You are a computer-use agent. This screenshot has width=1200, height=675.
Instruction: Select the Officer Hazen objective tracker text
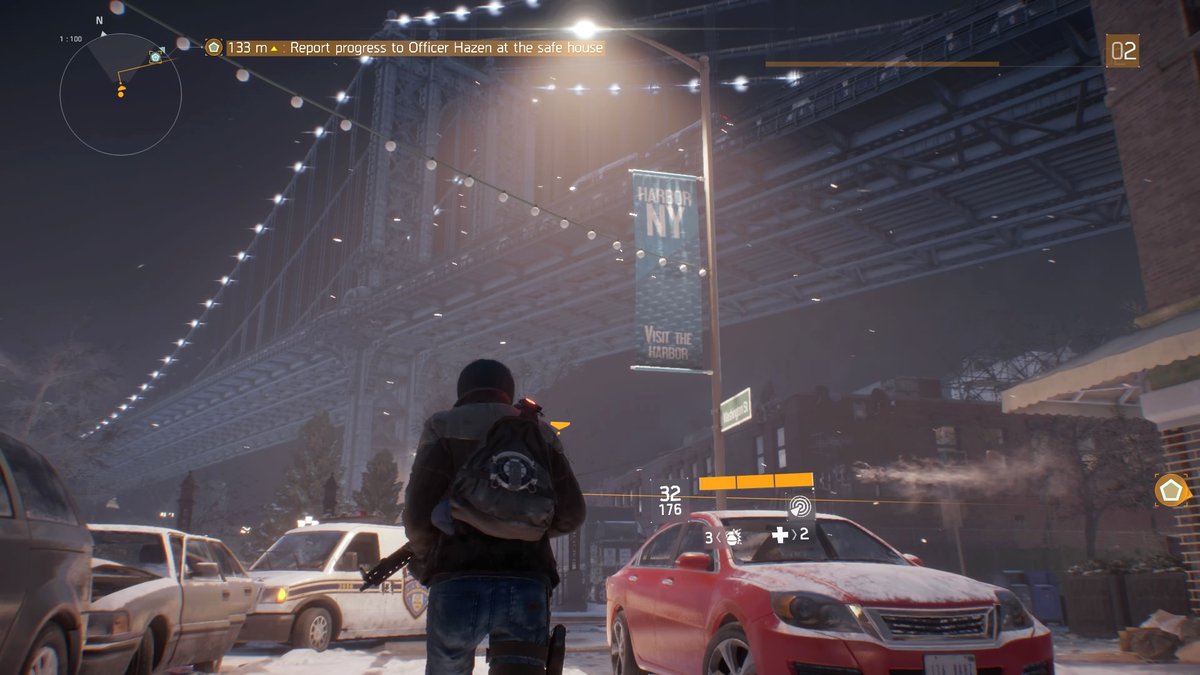(x=446, y=47)
